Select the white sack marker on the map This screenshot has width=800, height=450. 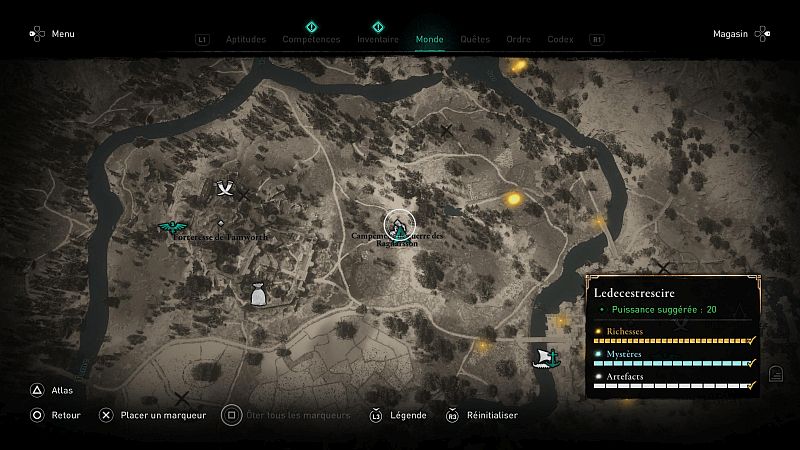[x=259, y=294]
